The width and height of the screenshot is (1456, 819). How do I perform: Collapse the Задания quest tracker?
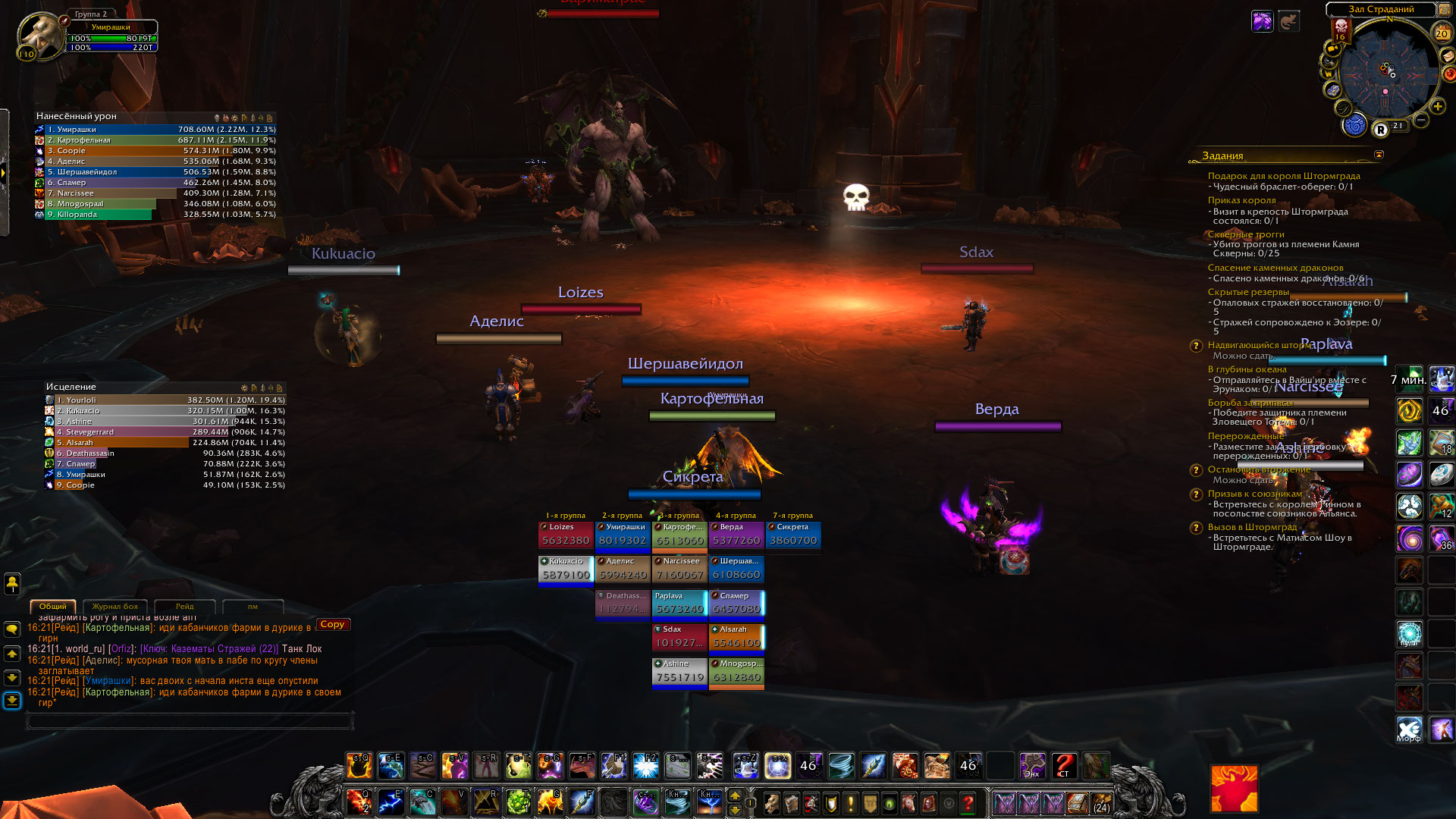[x=1379, y=155]
